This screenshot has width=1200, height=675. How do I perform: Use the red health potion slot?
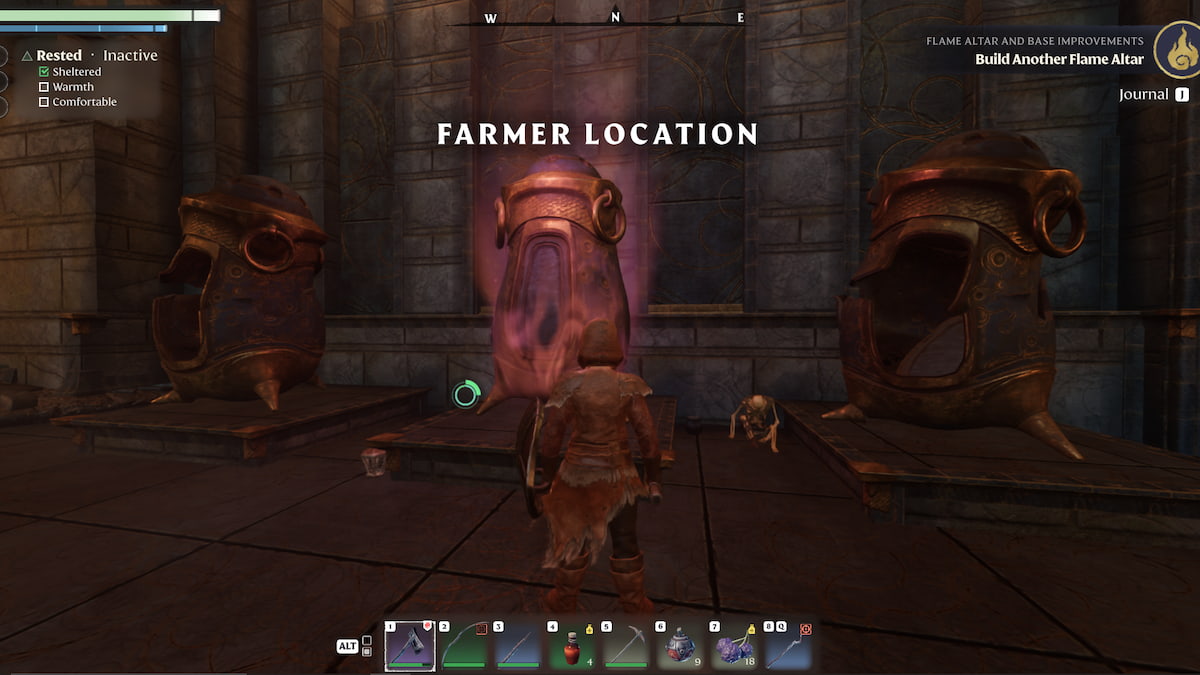[x=572, y=646]
